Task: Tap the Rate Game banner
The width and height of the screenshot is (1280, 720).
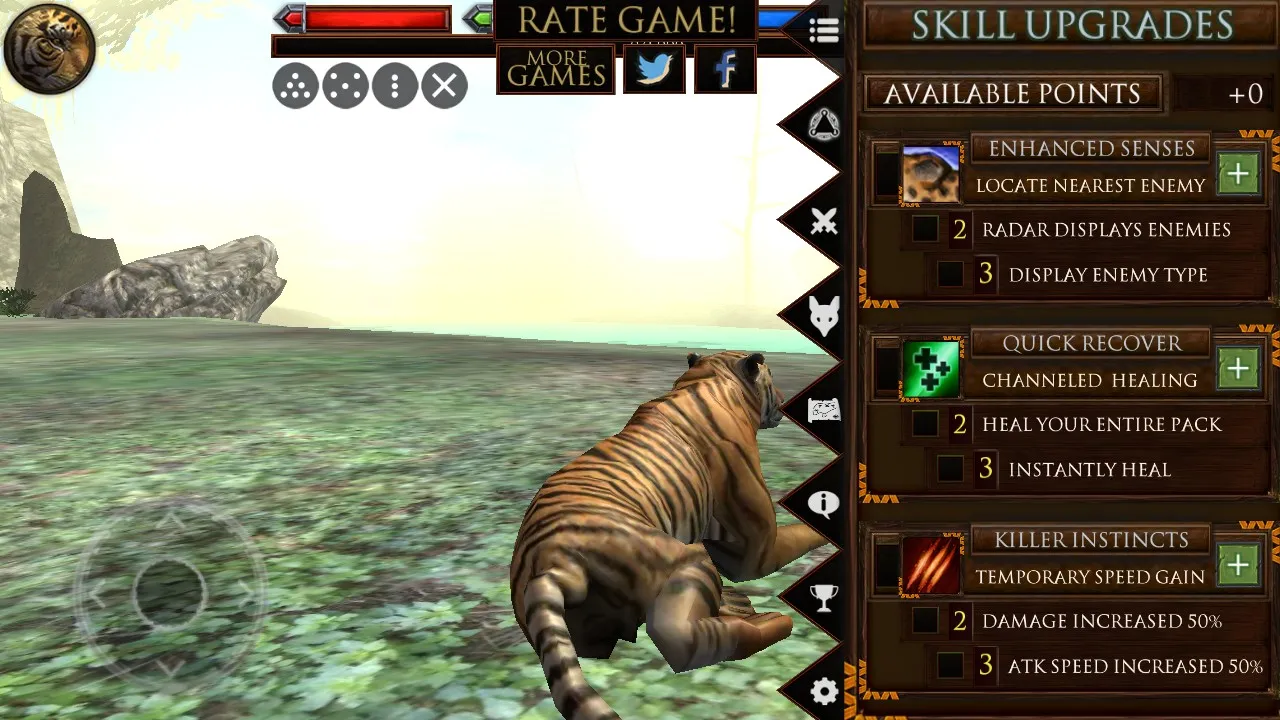Action: tap(626, 20)
